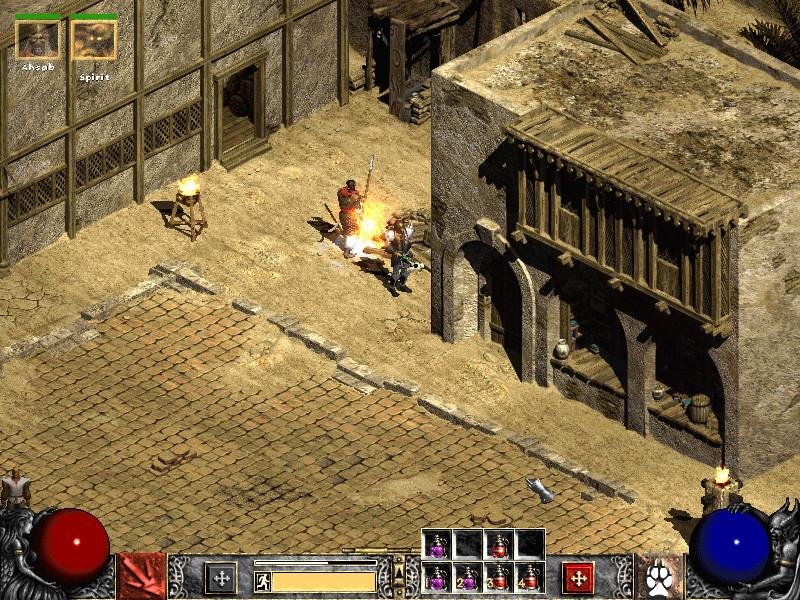Use the red potion in belt slot 3
Image resolution: width=800 pixels, height=600 pixels.
tap(499, 578)
